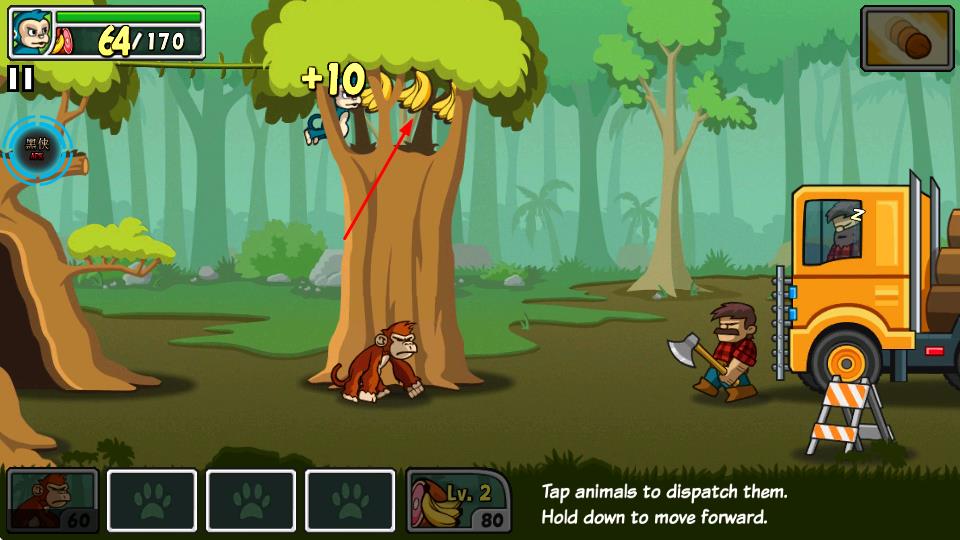Image resolution: width=960 pixels, height=540 pixels.
Task: Select the blue monkey hero portrait
Action: click(30, 34)
